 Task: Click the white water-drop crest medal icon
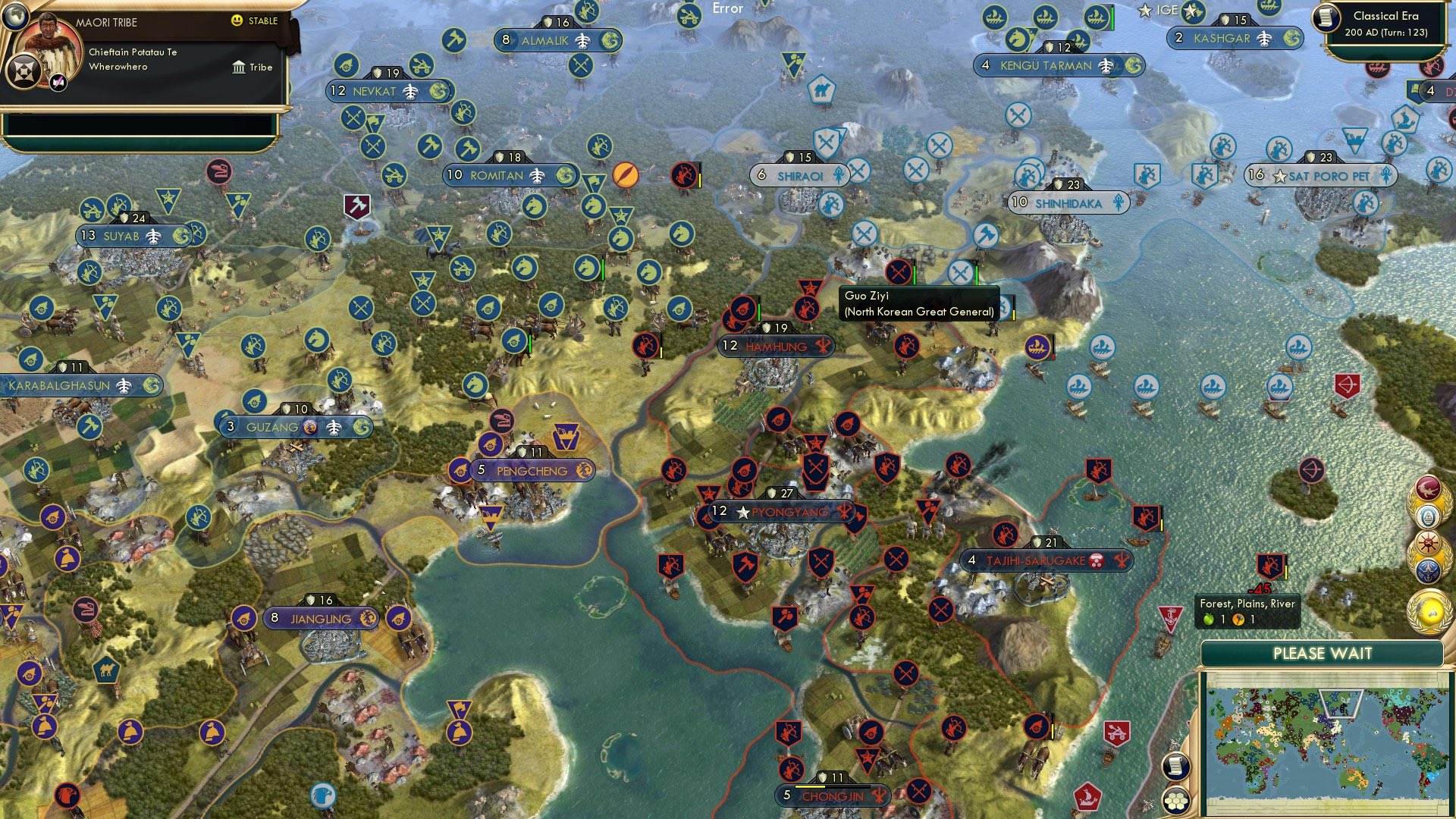1428,515
